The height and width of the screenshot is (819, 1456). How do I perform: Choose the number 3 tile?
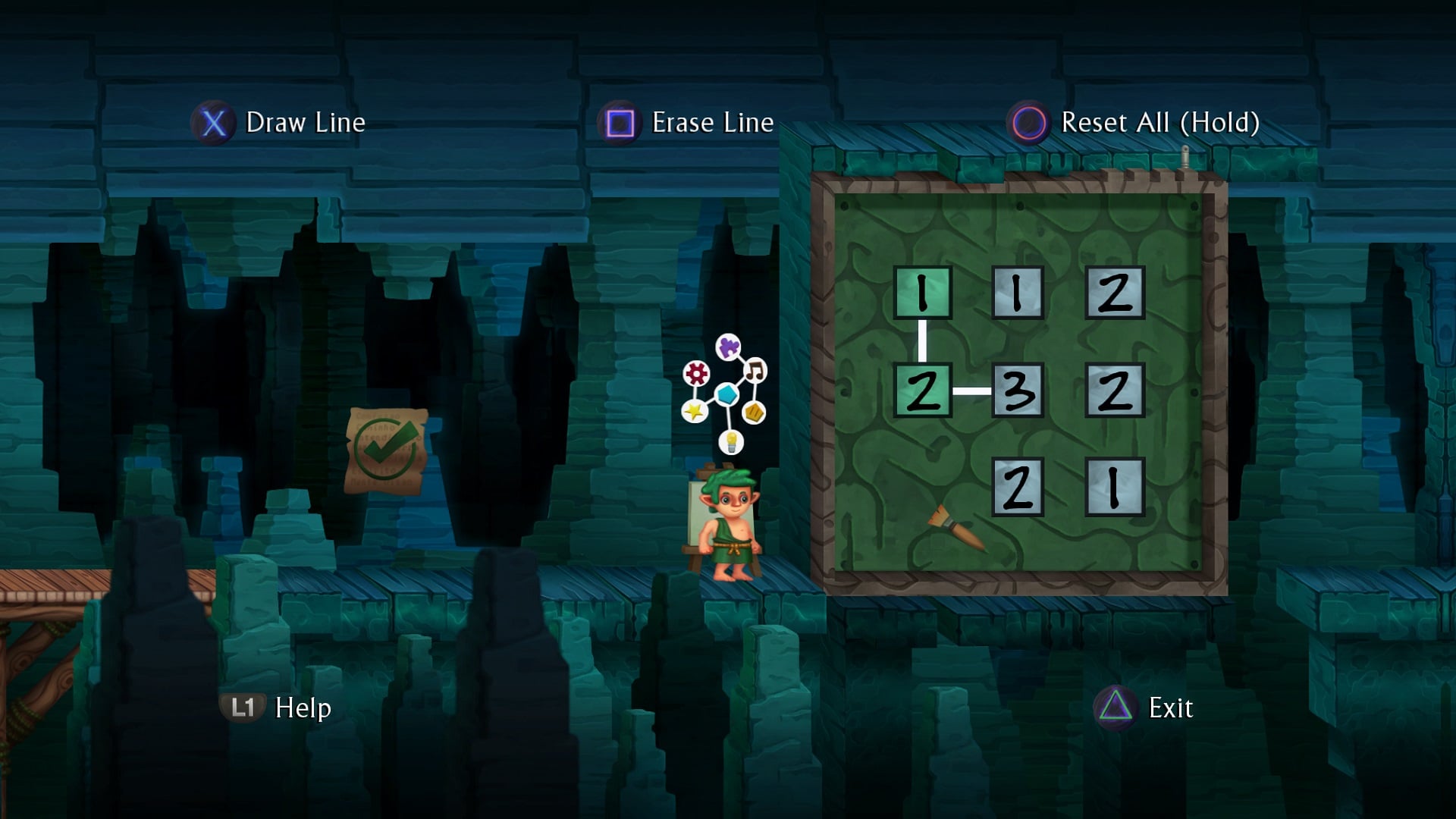[1018, 391]
